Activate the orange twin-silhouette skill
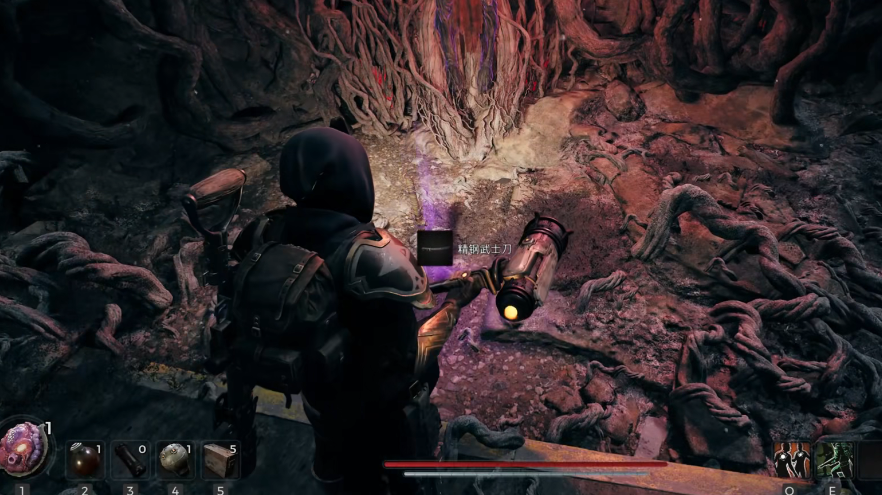 (791, 459)
